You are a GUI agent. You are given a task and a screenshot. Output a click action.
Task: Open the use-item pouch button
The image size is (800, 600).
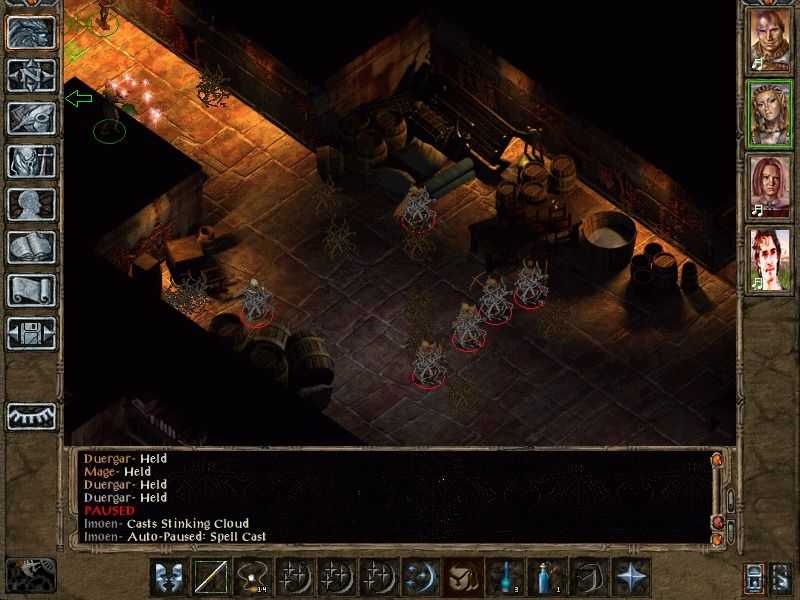coord(462,576)
